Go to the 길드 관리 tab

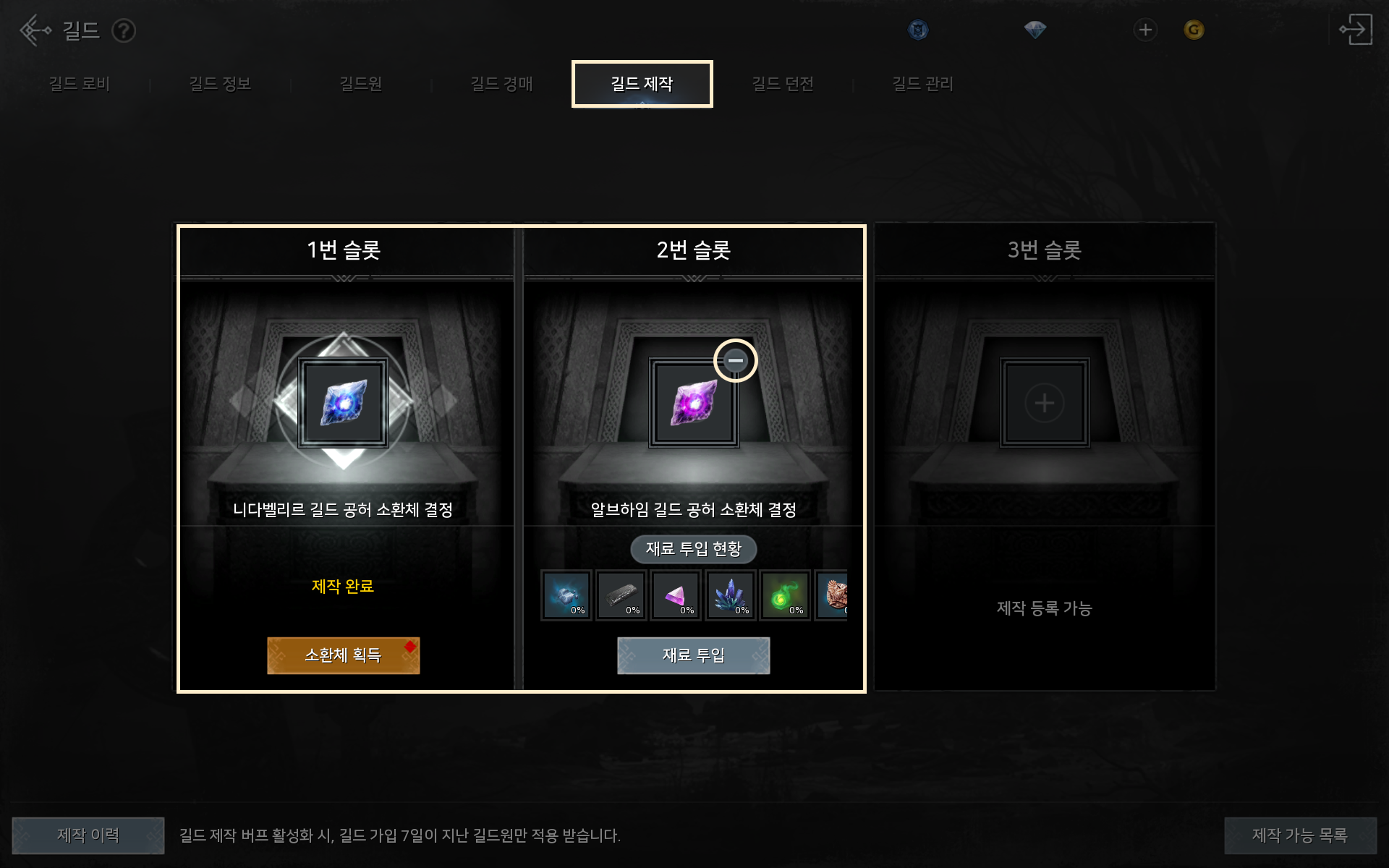(922, 84)
